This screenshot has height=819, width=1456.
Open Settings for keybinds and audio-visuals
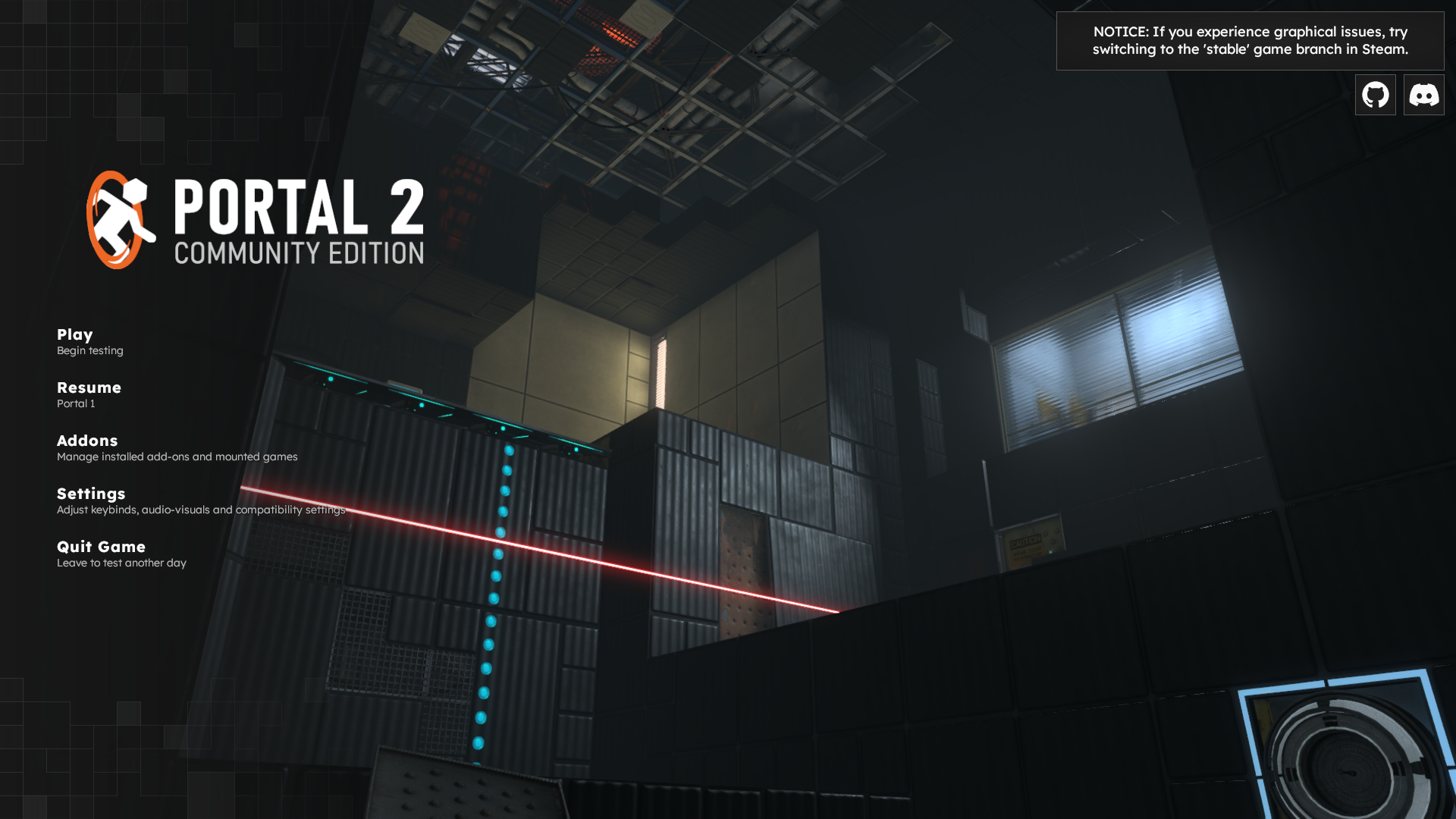pyautogui.click(x=91, y=494)
